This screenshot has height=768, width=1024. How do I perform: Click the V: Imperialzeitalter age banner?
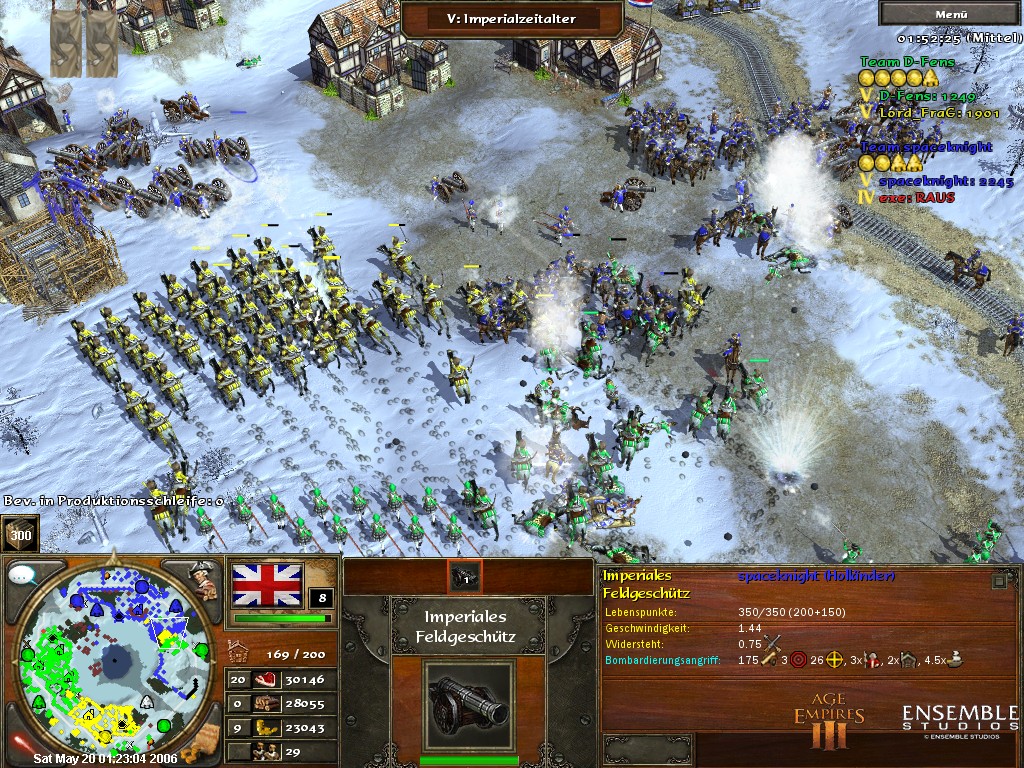click(510, 18)
